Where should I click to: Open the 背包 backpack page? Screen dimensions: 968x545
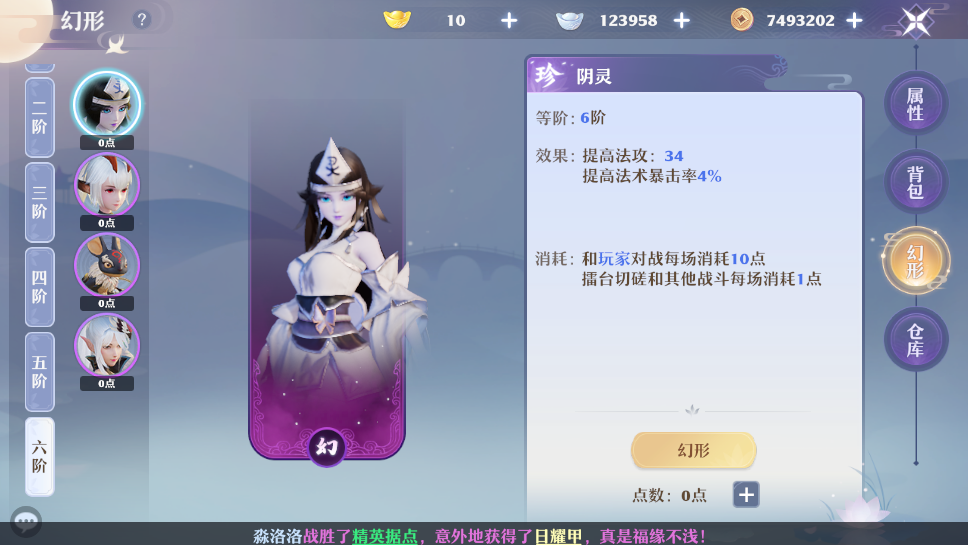coord(915,182)
